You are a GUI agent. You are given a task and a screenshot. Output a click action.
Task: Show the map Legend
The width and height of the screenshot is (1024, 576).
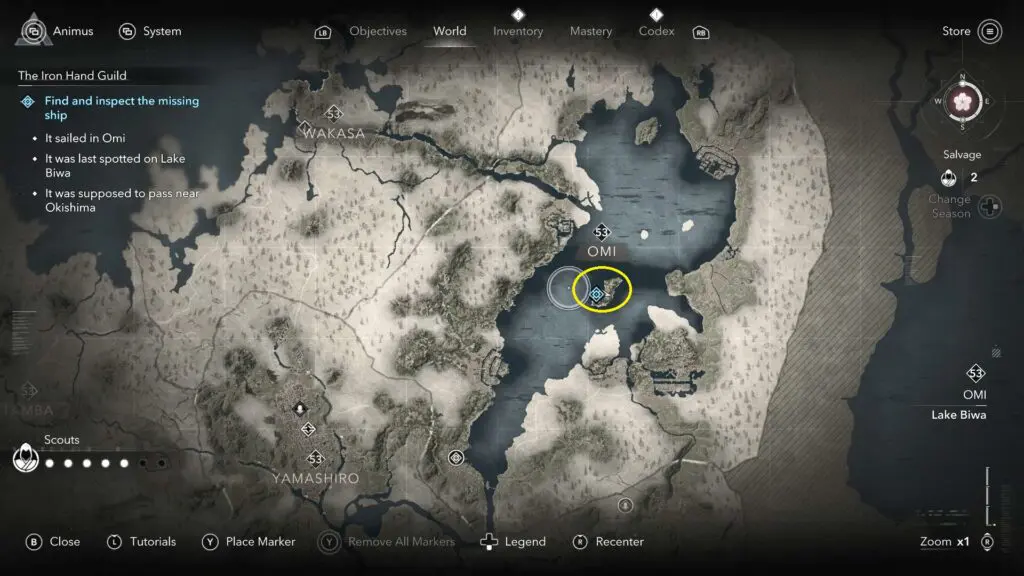(514, 541)
